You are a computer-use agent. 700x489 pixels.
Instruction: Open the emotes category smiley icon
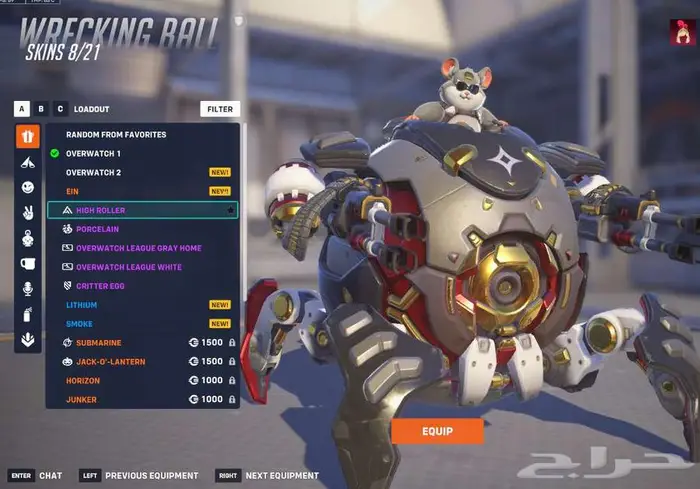(x=28, y=187)
